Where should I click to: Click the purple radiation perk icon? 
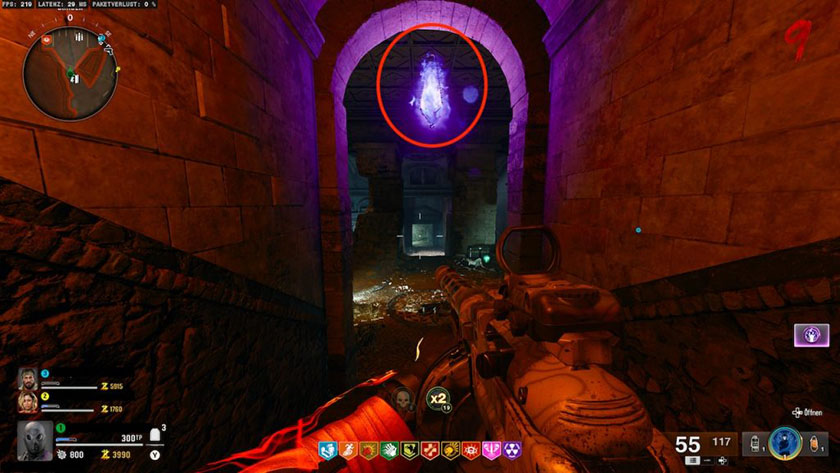click(512, 451)
